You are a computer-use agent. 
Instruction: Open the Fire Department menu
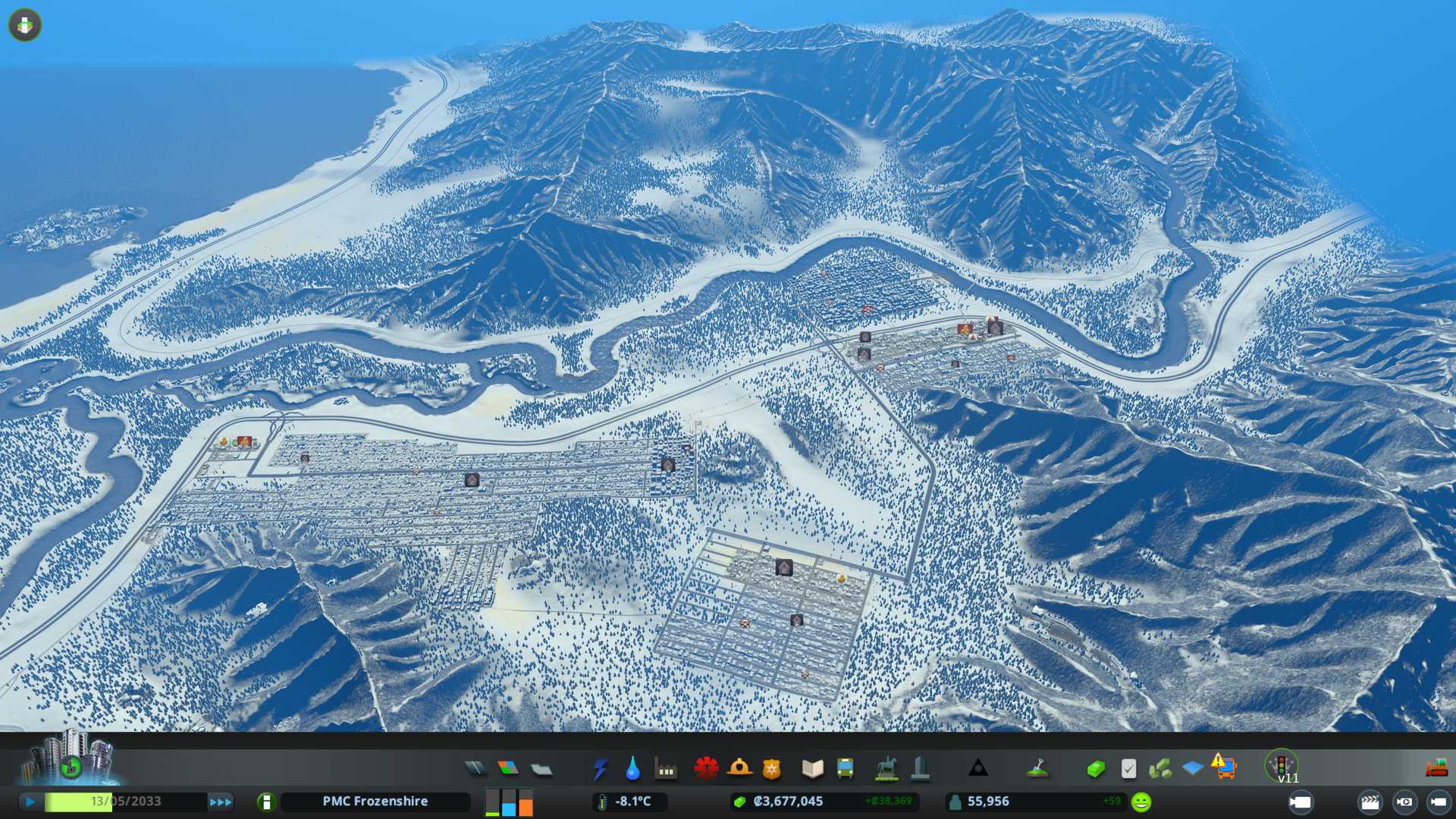739,769
